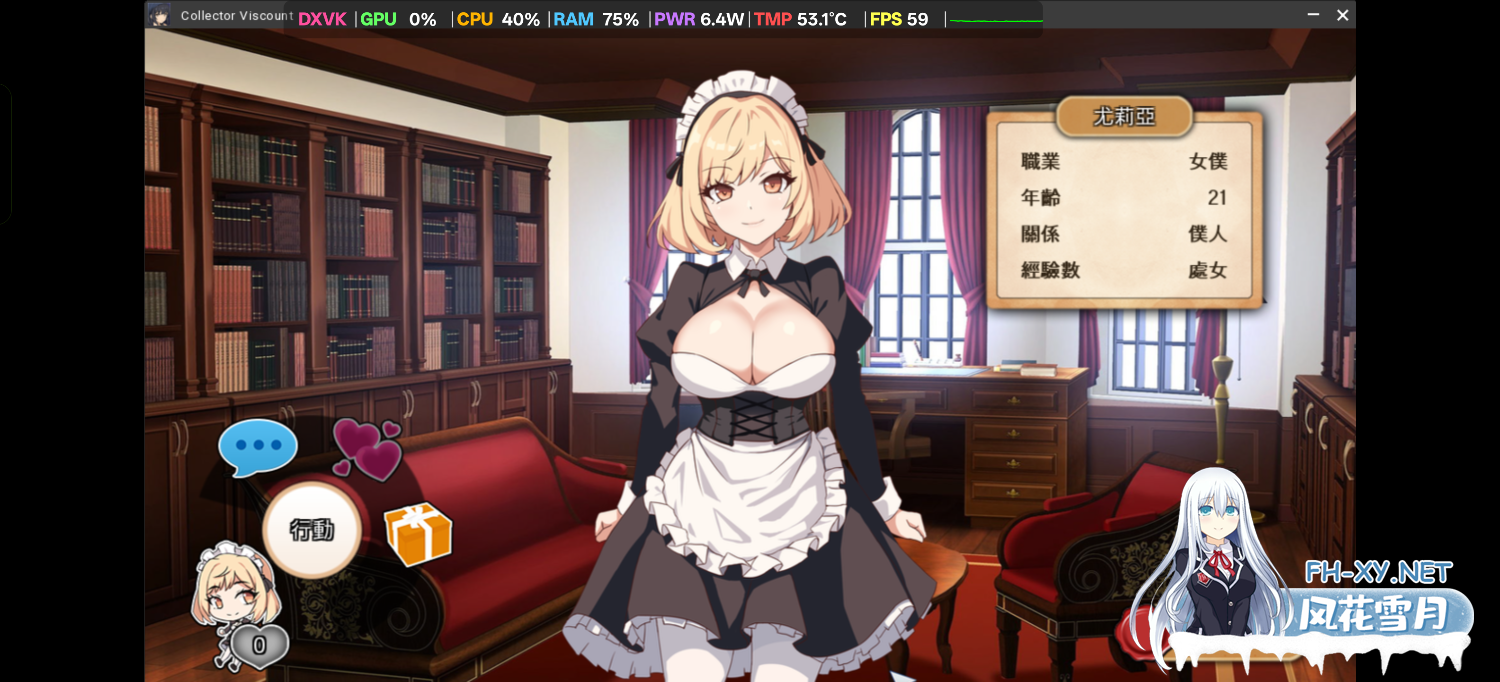The width and height of the screenshot is (1500, 682).
Task: Click the round 行動 action button
Action: 312,530
